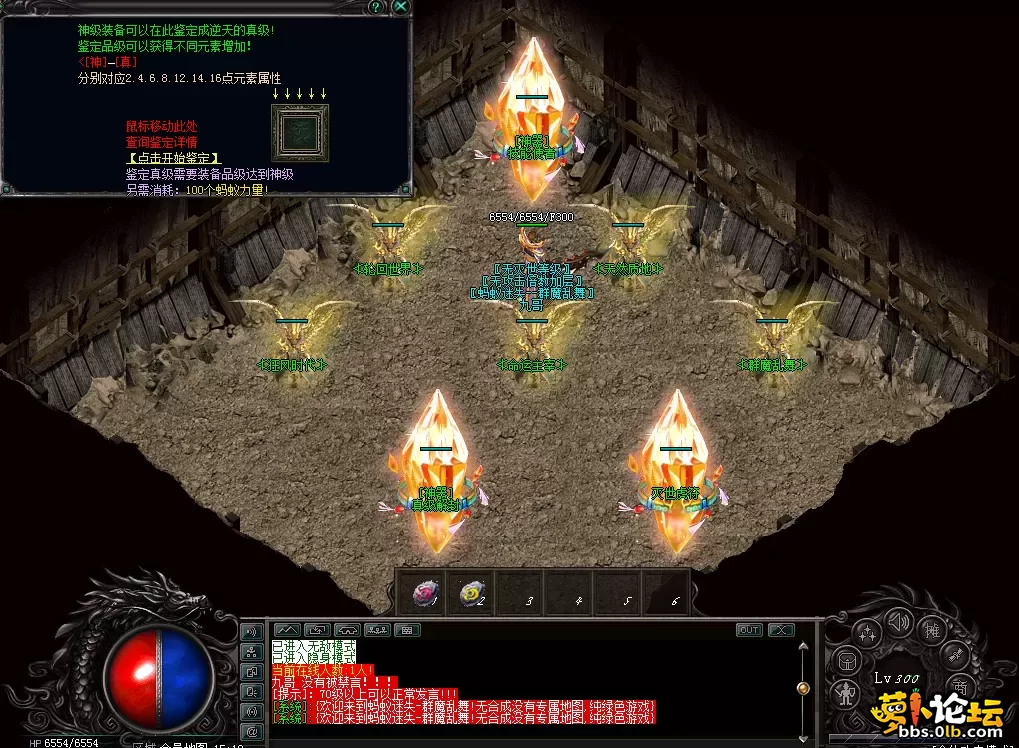This screenshot has height=748, width=1019.
Task: Open the skills sparkle icon
Action: click(868, 632)
